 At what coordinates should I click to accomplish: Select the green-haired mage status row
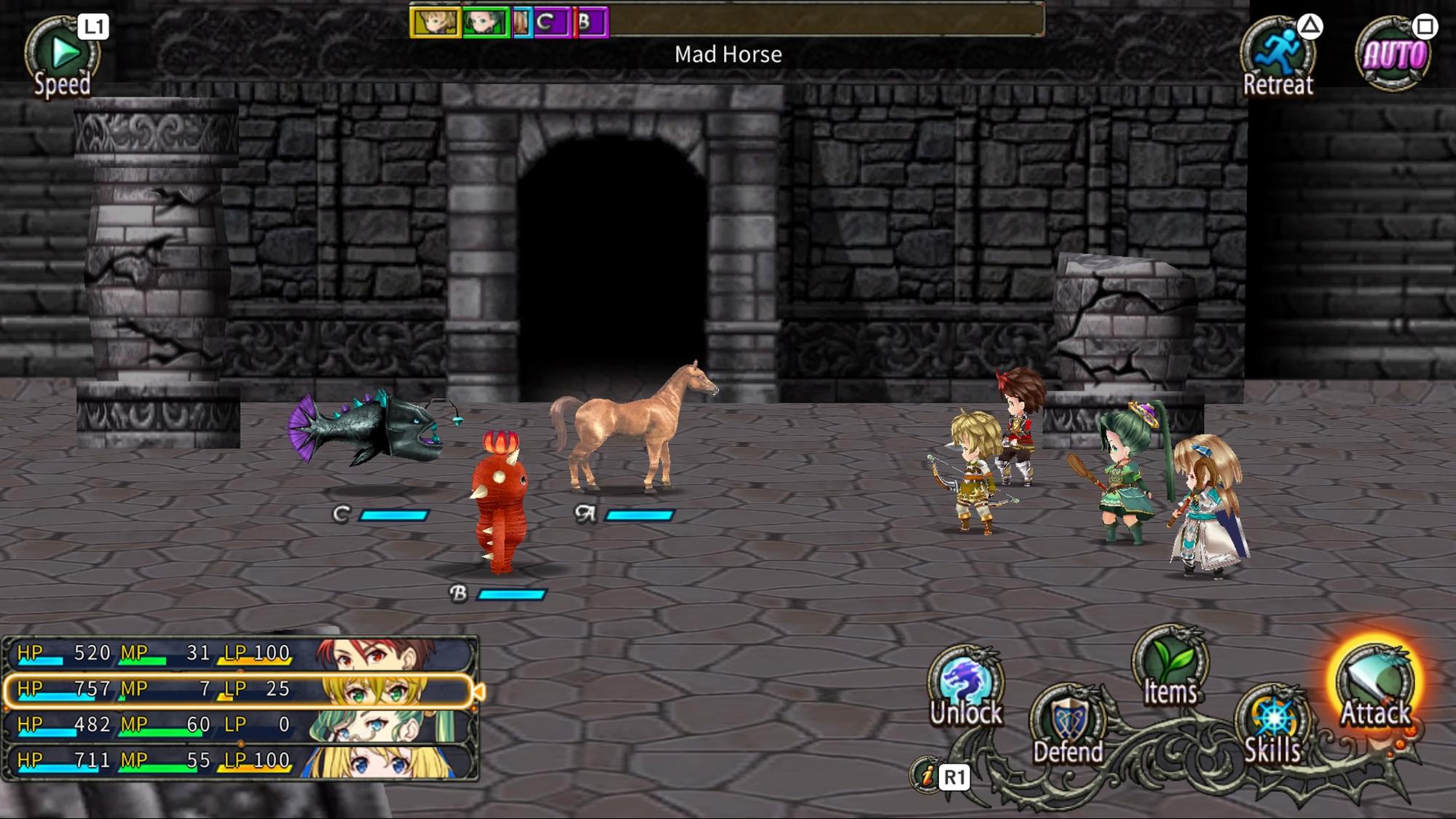(x=240, y=725)
